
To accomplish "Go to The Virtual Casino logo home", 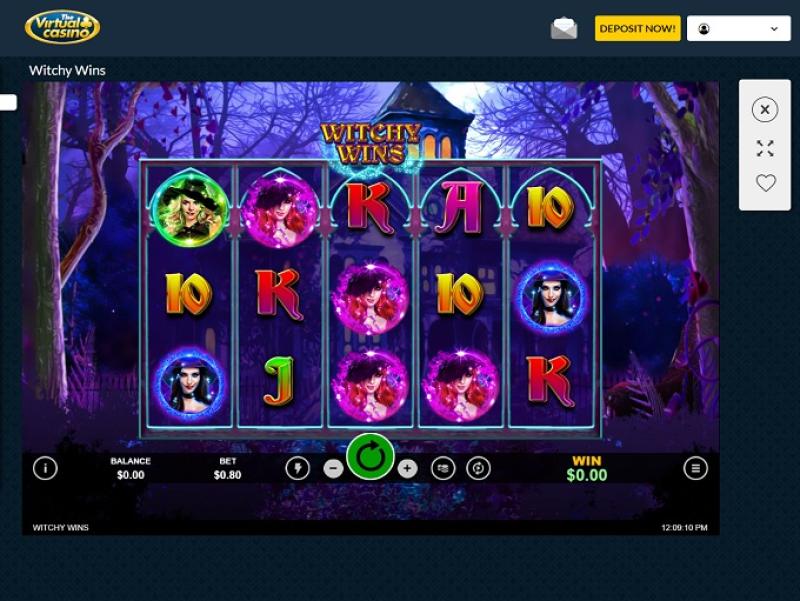I will click(x=62, y=27).
